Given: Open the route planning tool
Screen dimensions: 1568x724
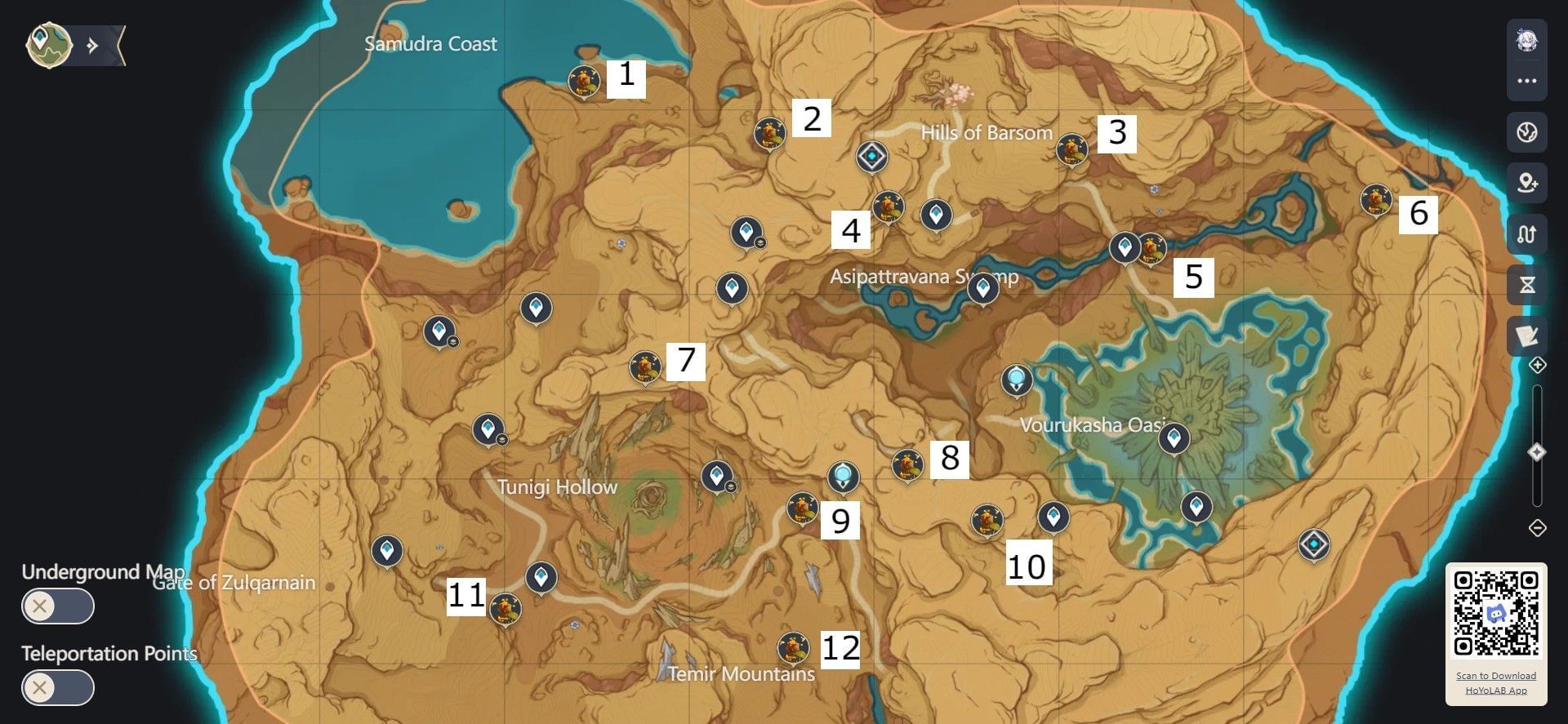Looking at the screenshot, I should (x=1527, y=234).
